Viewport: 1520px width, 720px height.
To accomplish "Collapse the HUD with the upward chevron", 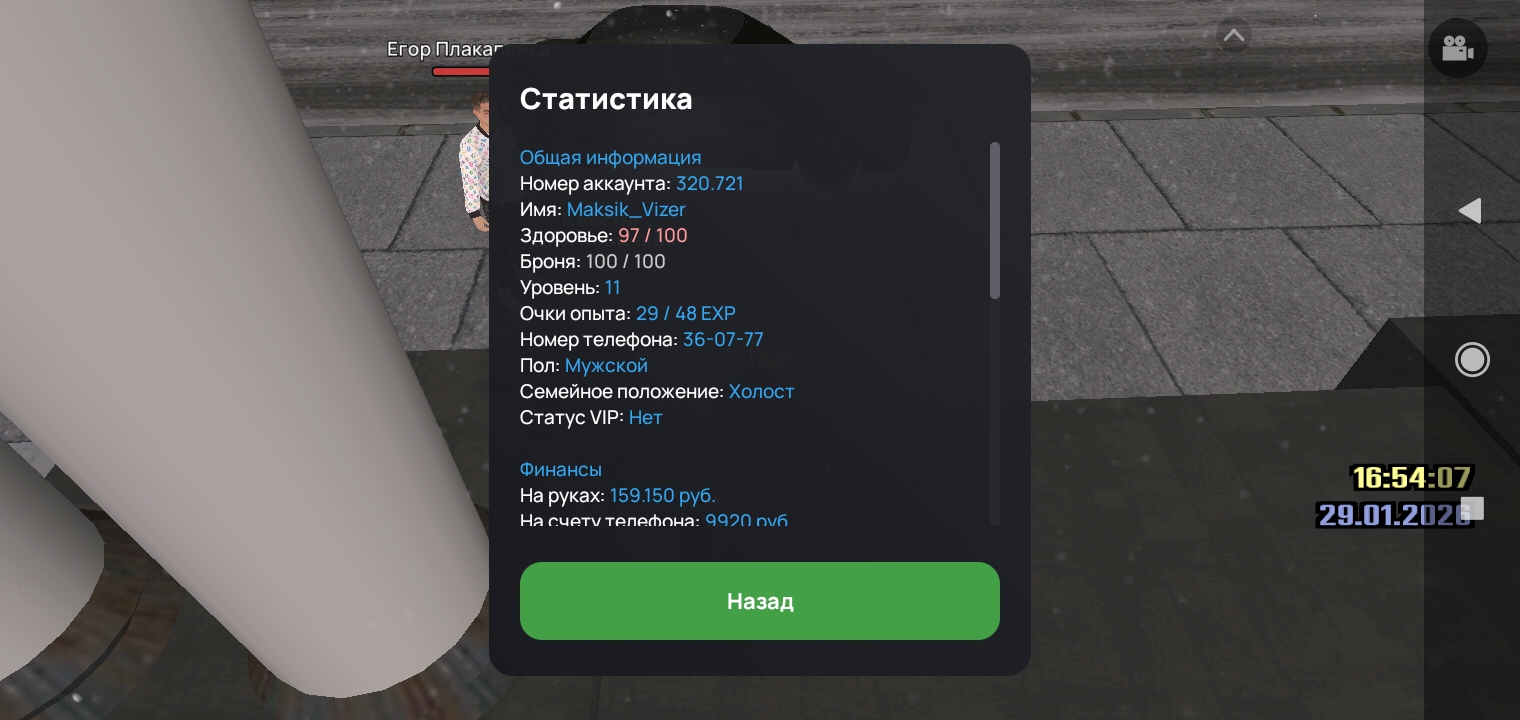I will (1233, 35).
